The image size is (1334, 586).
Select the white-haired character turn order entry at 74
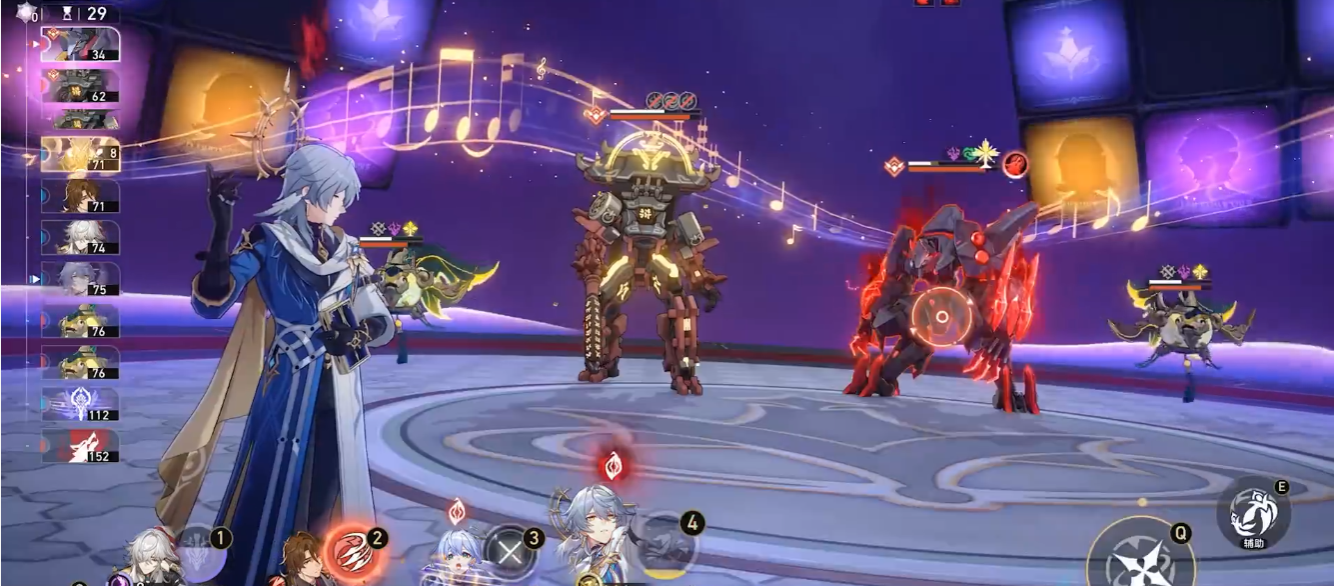[x=80, y=238]
